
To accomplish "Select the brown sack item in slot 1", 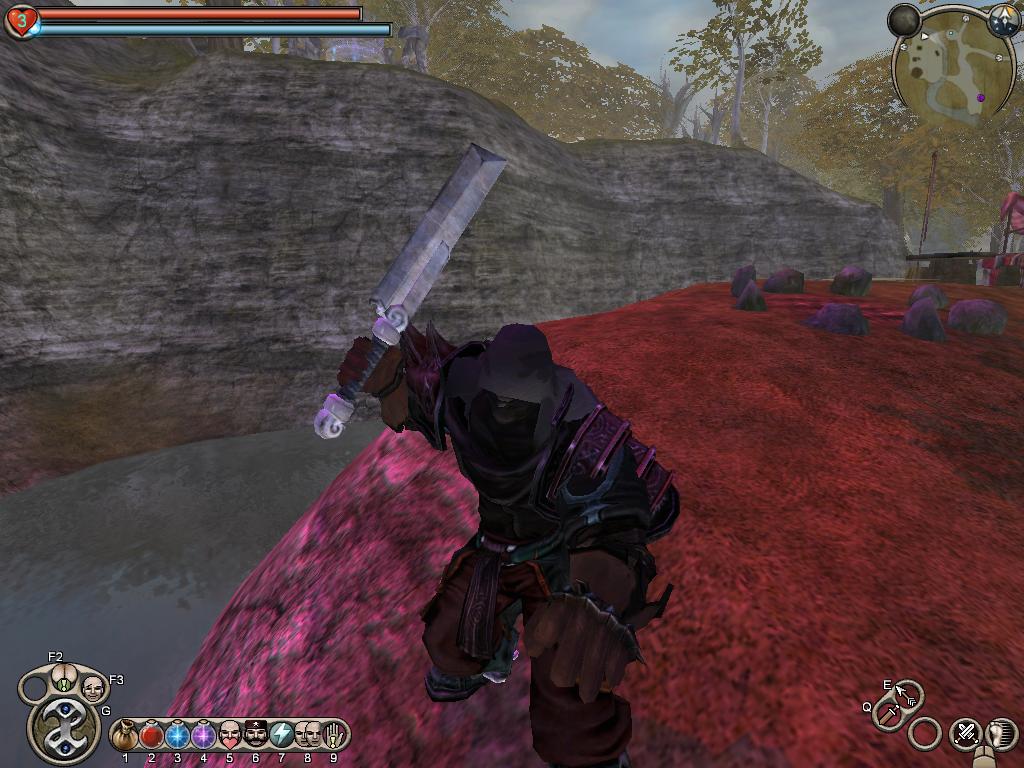I will 125,736.
